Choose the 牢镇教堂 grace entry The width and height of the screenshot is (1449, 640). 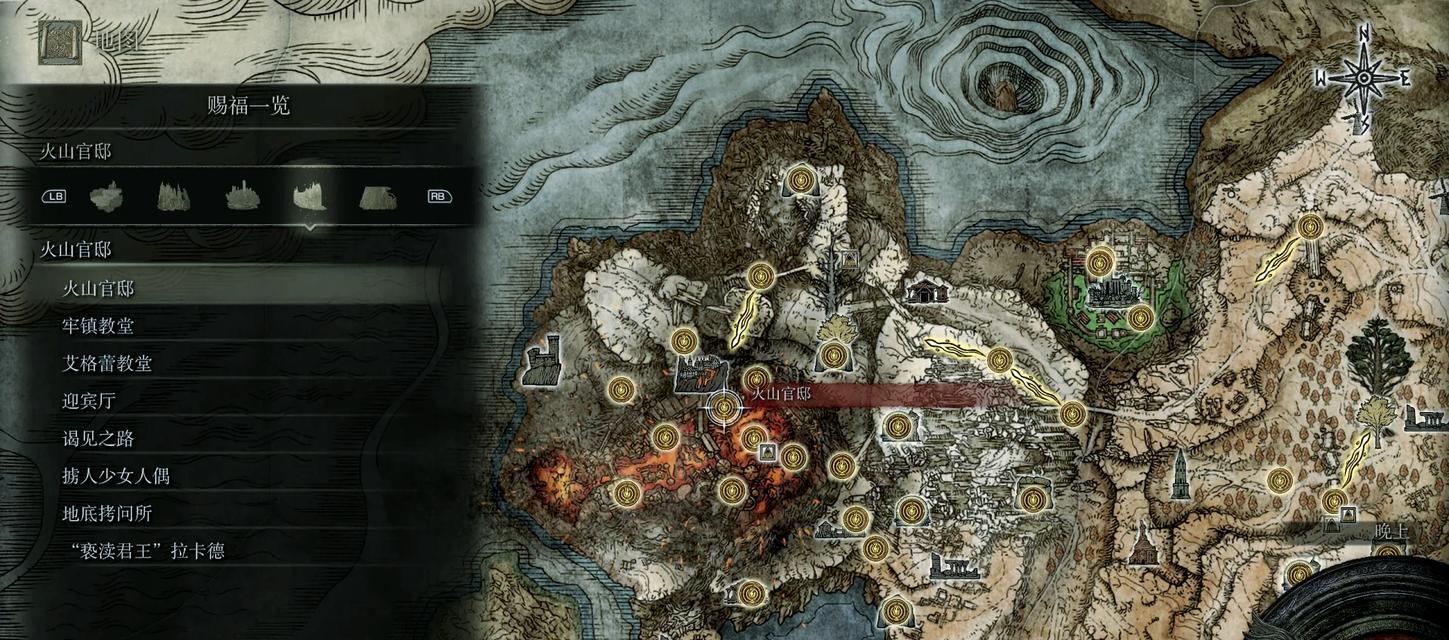98,326
